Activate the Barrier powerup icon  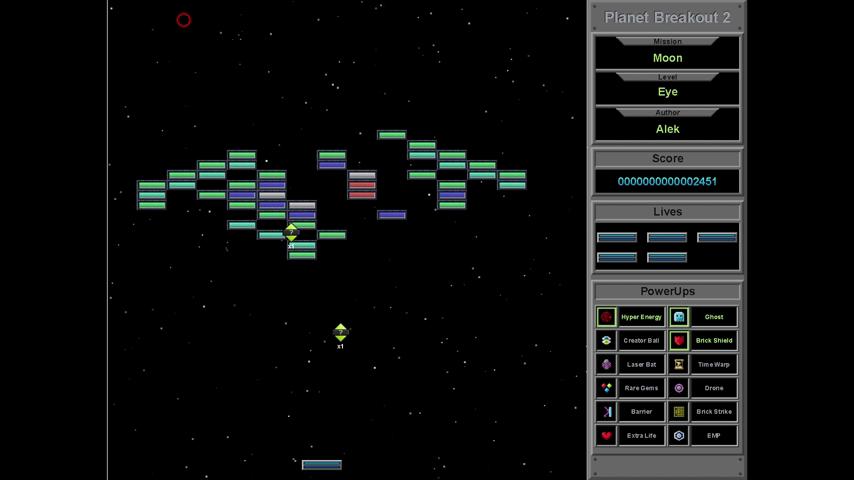[x=606, y=412]
